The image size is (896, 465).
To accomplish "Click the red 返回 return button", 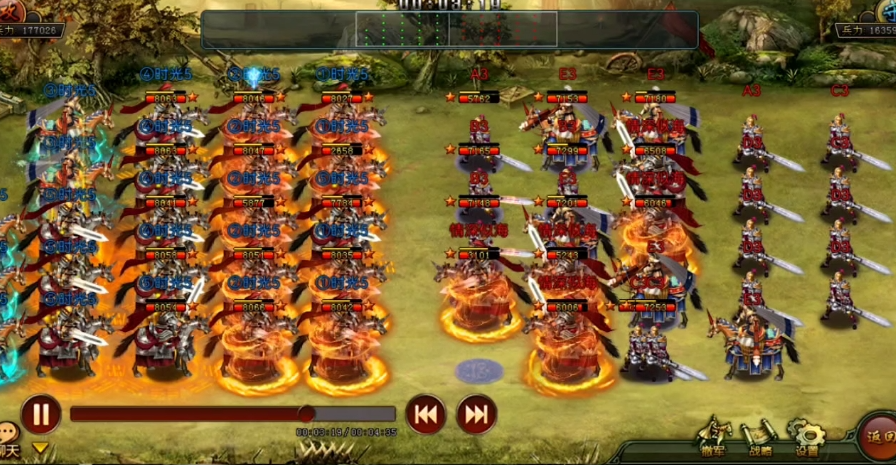I will click(x=878, y=439).
